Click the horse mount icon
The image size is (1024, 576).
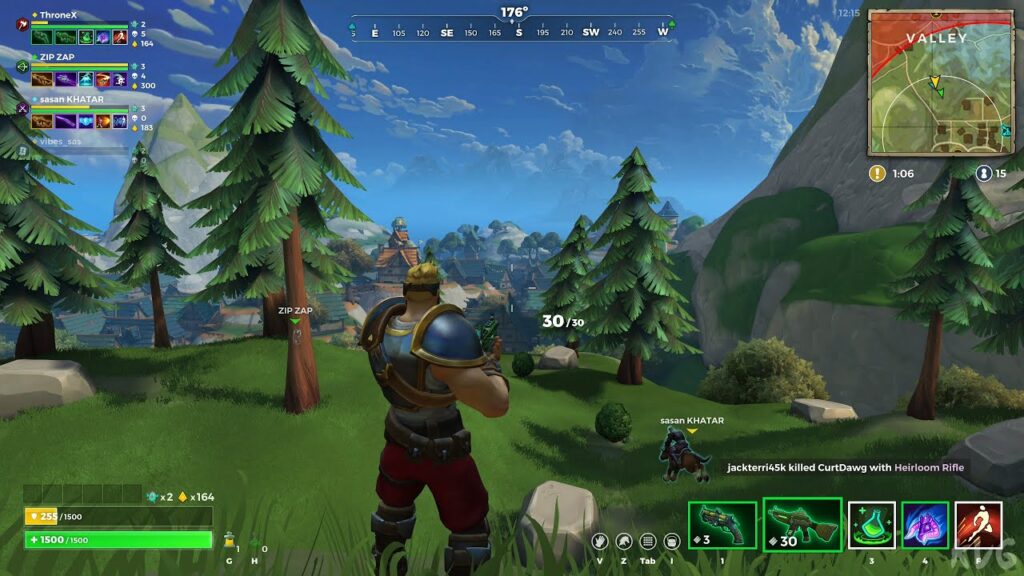624,541
